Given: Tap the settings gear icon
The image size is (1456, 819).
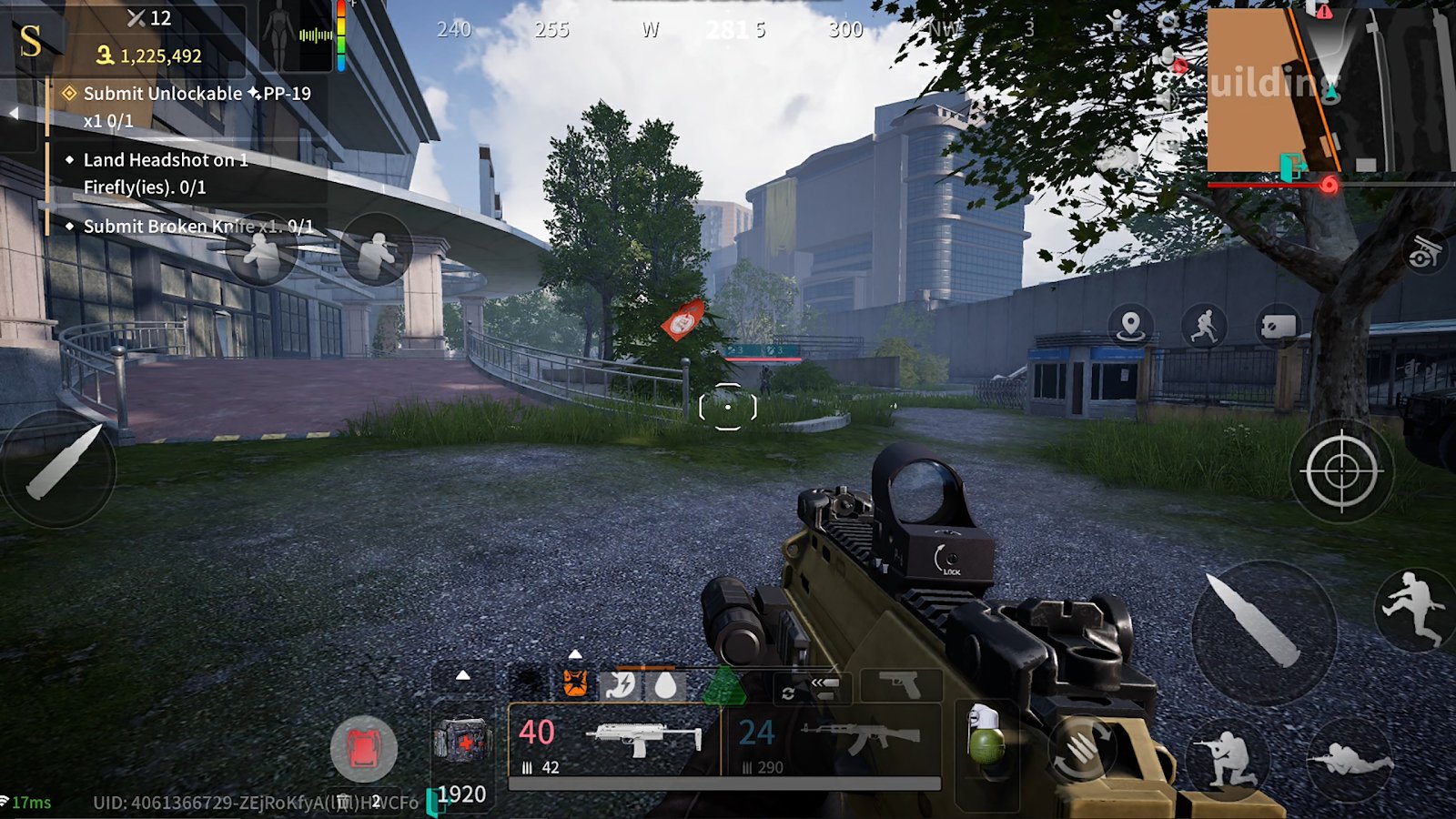Looking at the screenshot, I should 1168,22.
